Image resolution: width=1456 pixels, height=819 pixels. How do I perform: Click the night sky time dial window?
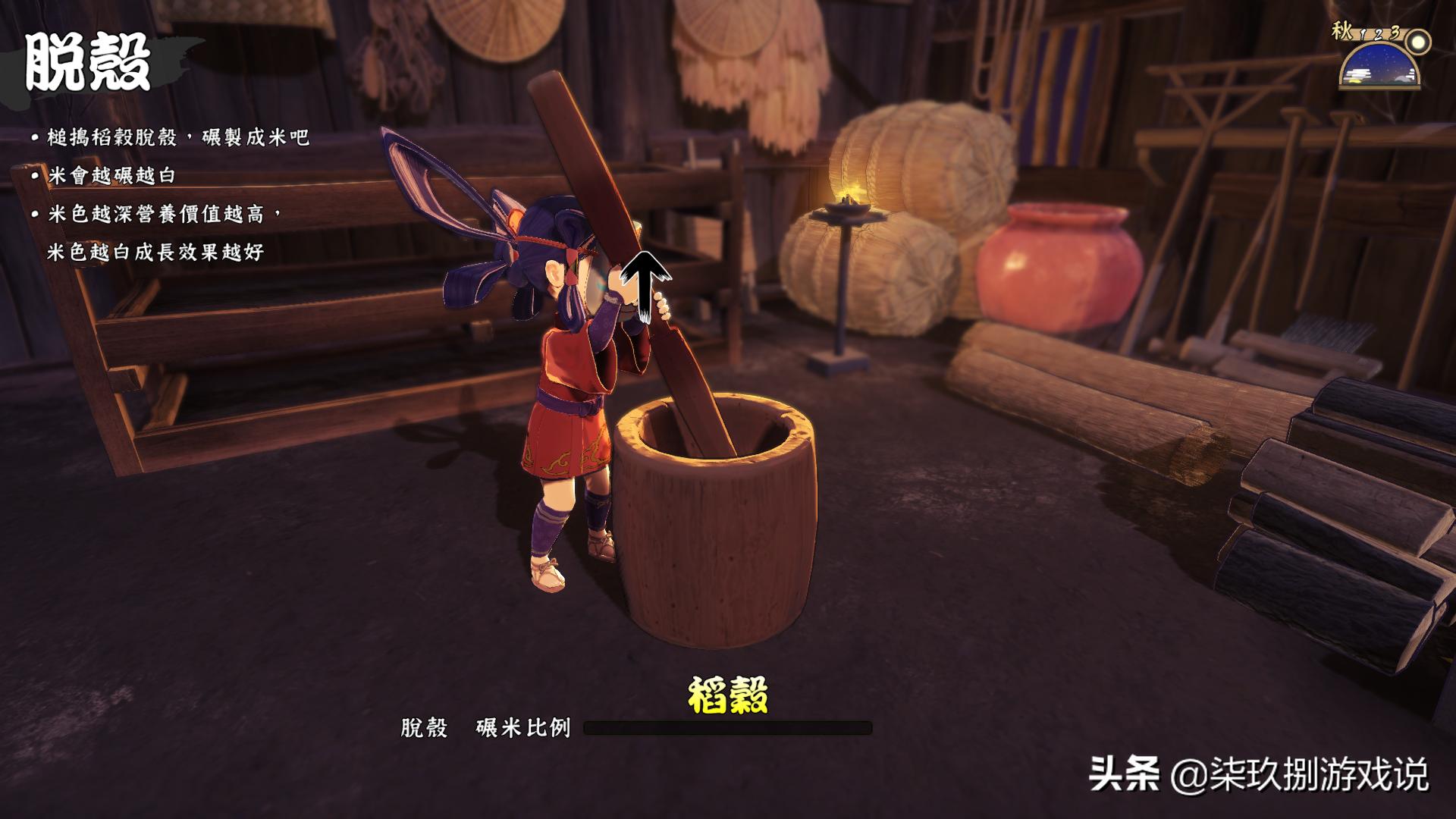tap(1379, 64)
